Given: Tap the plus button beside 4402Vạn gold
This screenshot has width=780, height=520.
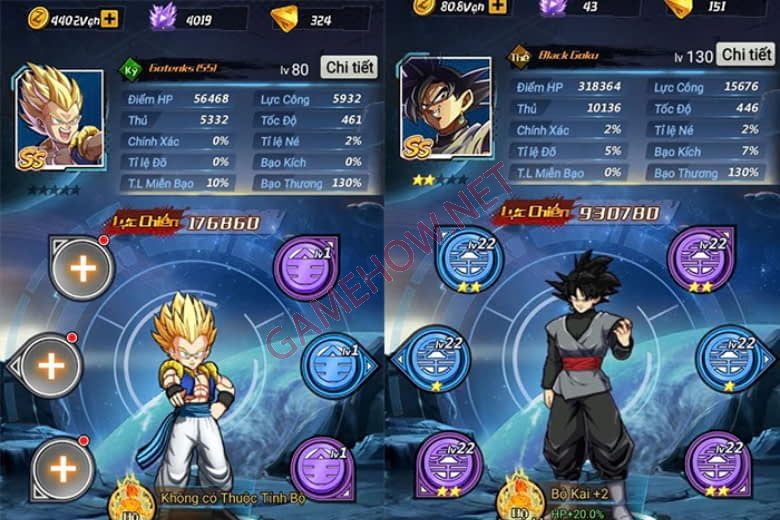Looking at the screenshot, I should click(108, 15).
